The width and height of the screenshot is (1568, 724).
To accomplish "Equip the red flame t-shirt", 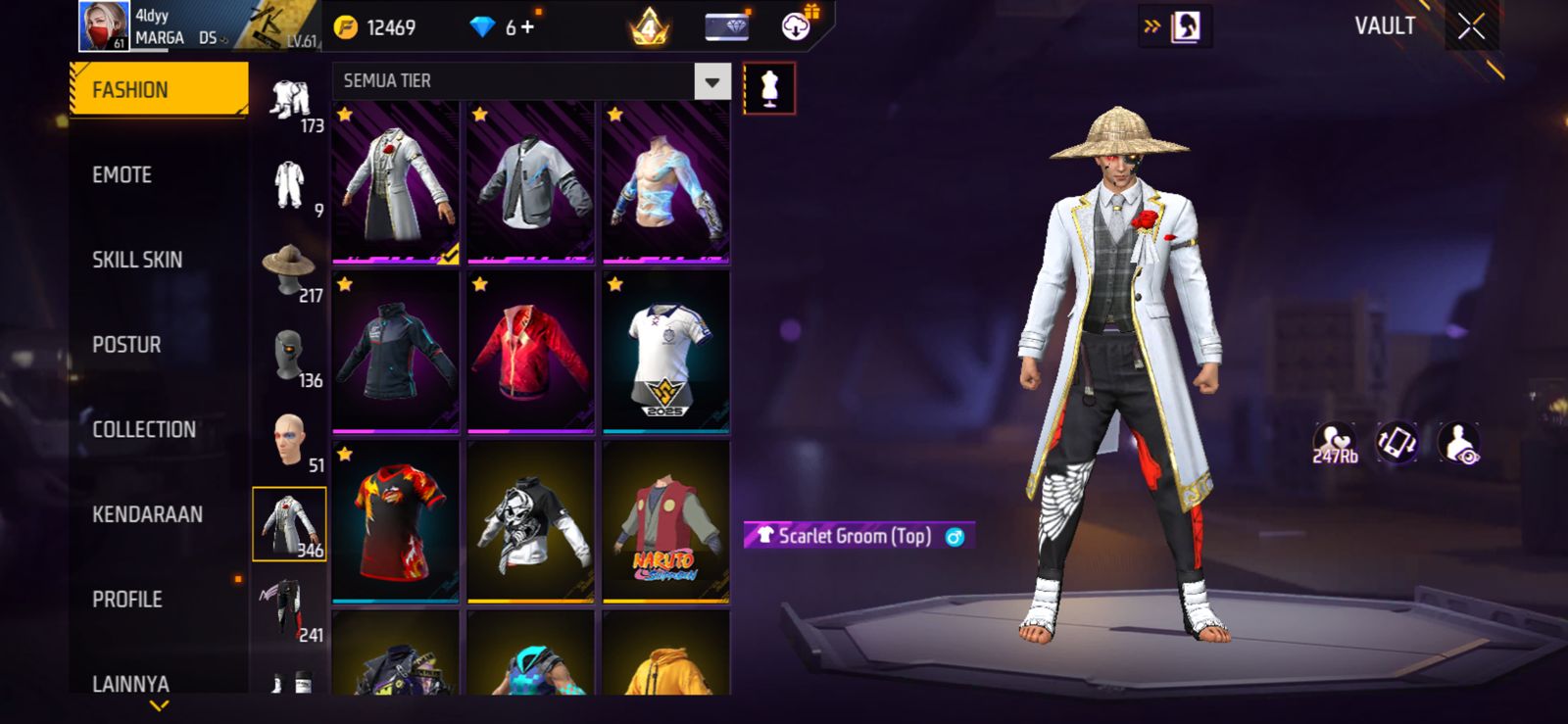I will [396, 520].
